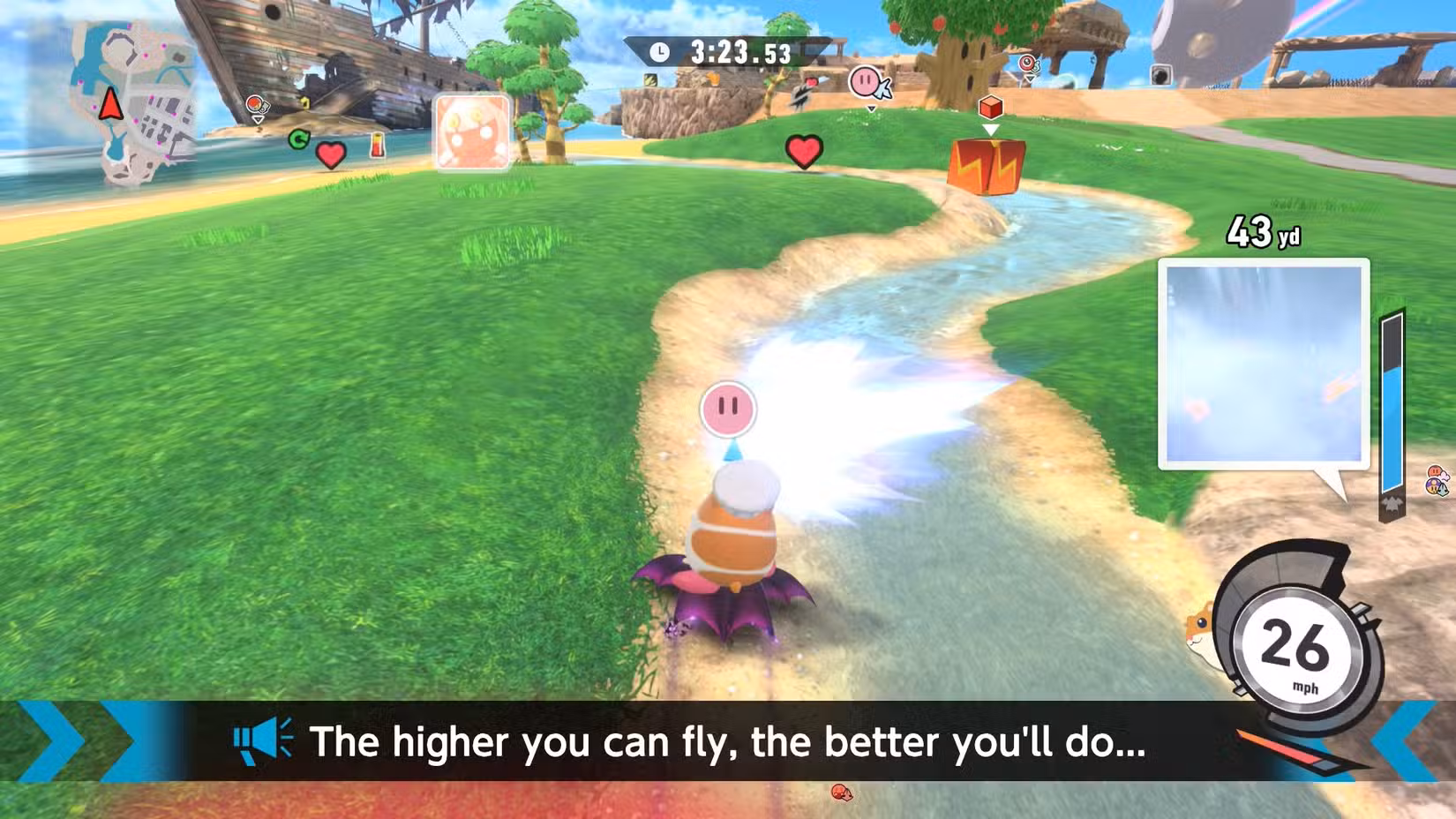Screen dimensions: 1456x819
Task: Click the battery power-up icon on the beach
Action: 377,143
